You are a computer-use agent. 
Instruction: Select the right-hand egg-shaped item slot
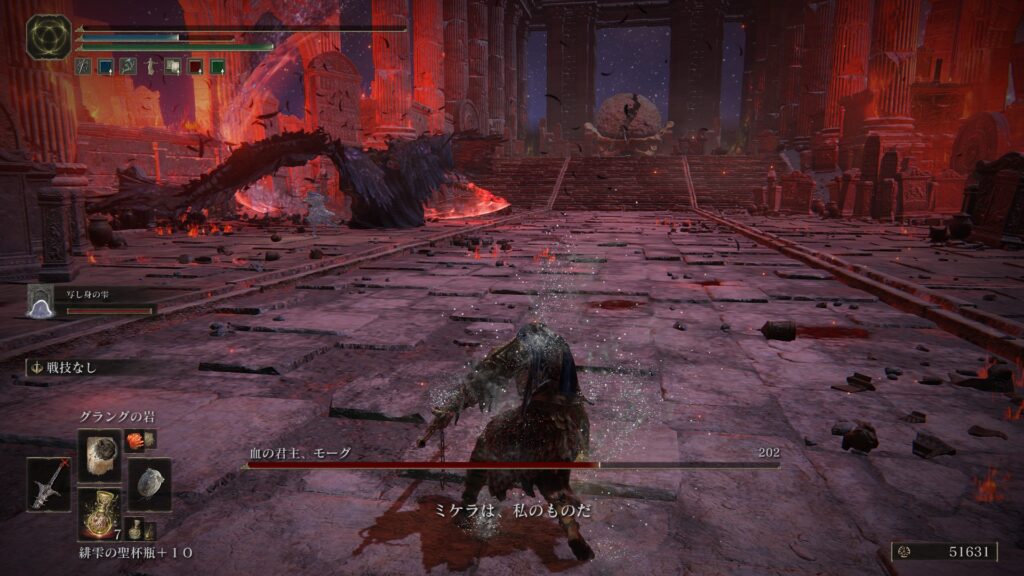coord(149,484)
